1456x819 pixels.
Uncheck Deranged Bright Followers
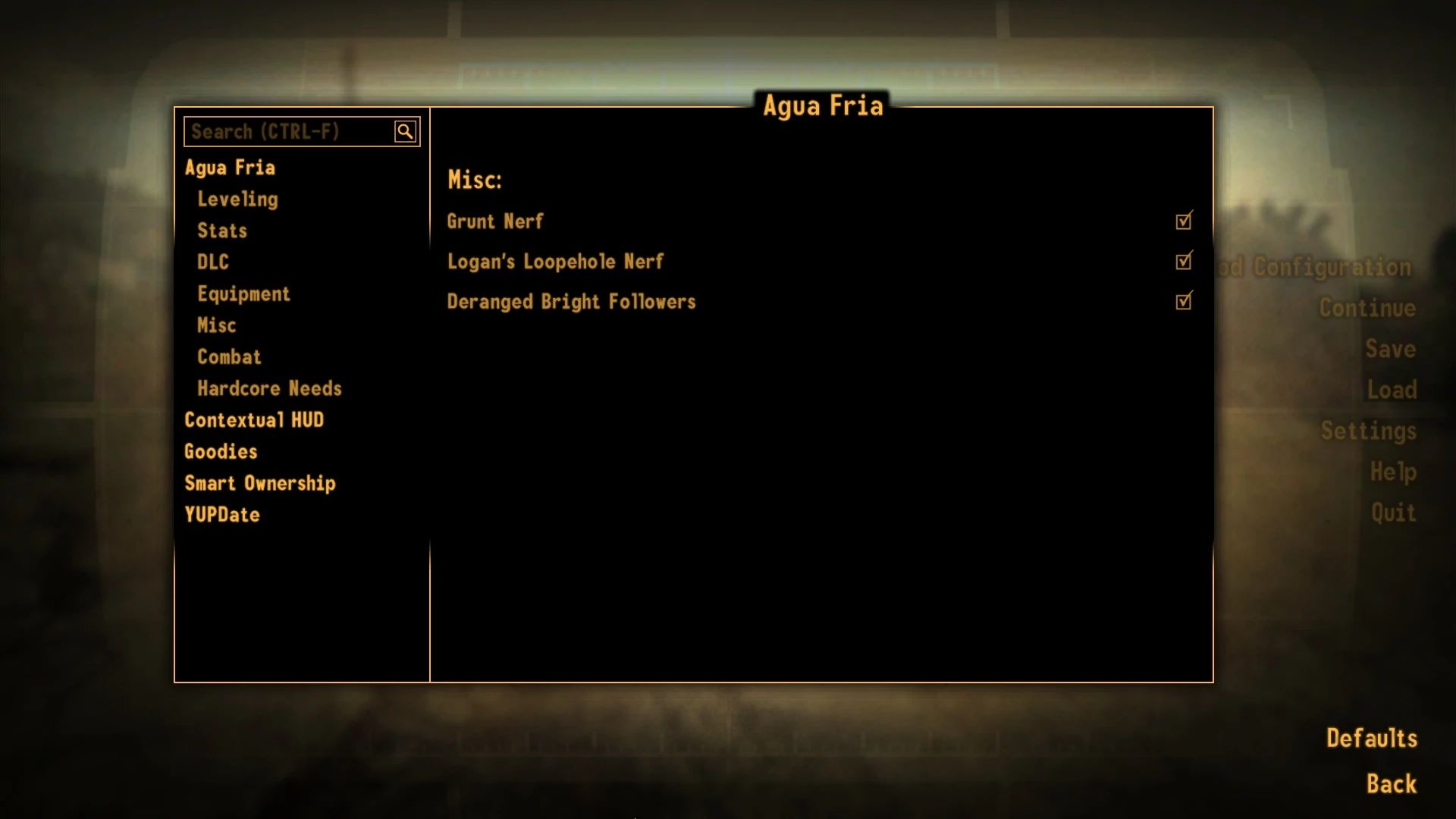(x=1183, y=301)
